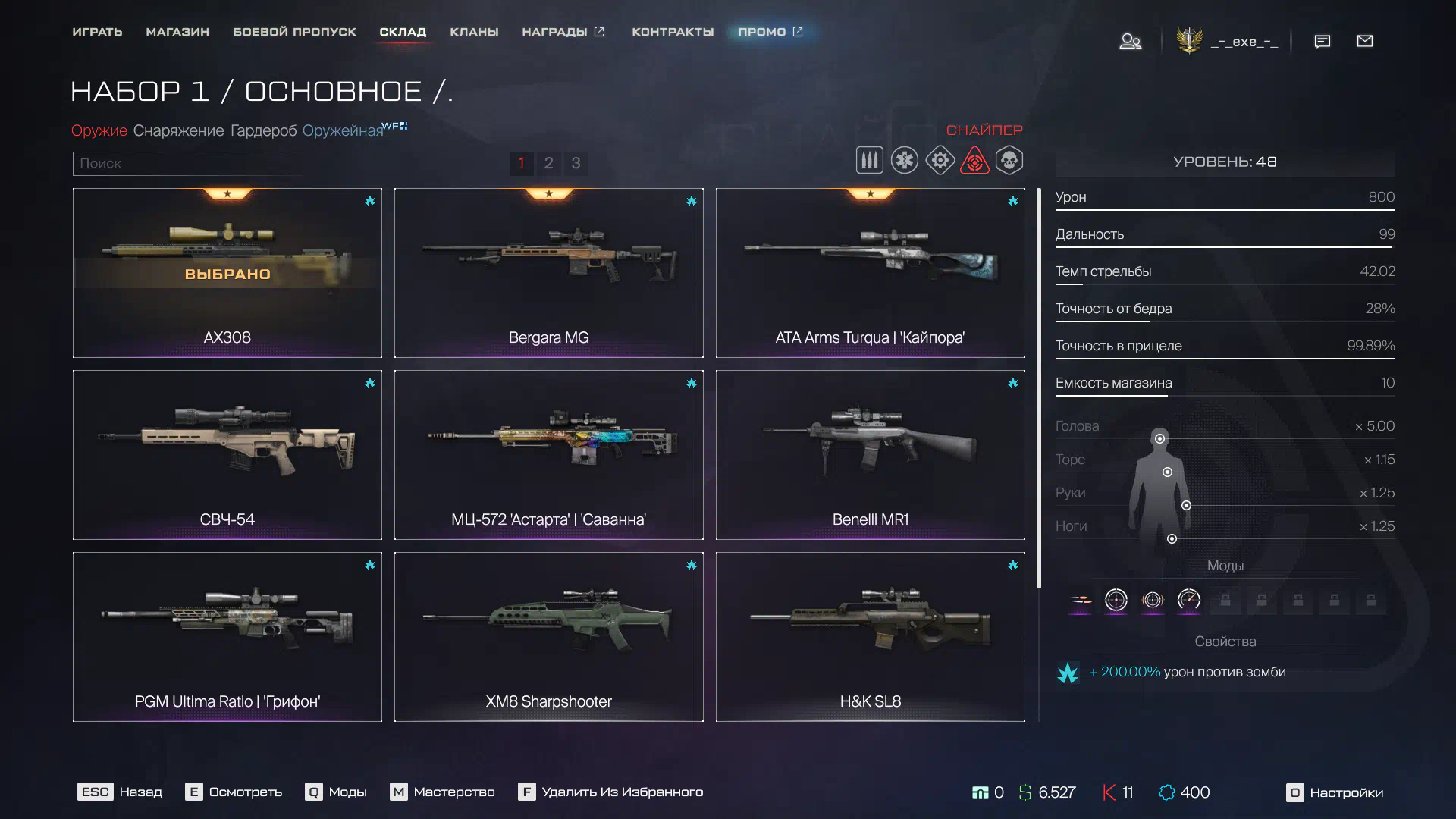Open Настройки settings

[1335, 792]
